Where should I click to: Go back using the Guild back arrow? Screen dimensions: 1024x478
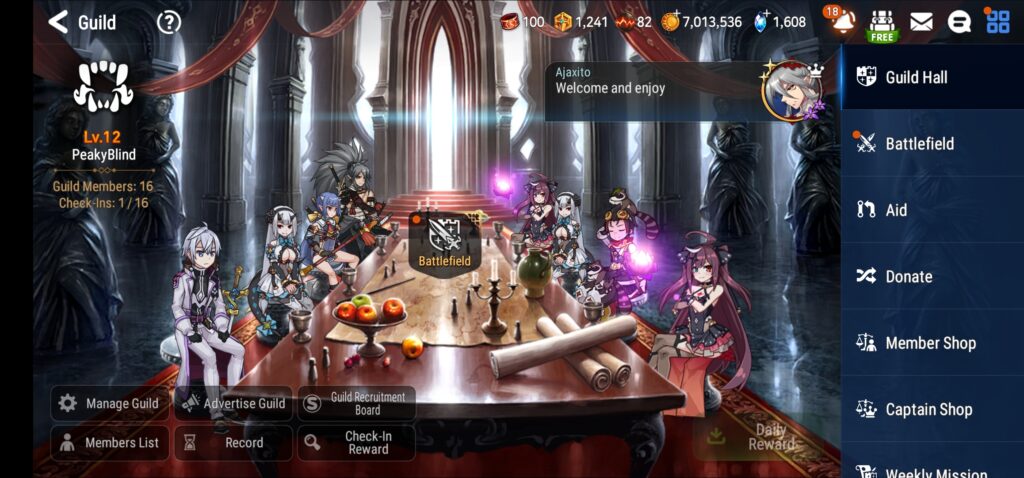pyautogui.click(x=59, y=21)
